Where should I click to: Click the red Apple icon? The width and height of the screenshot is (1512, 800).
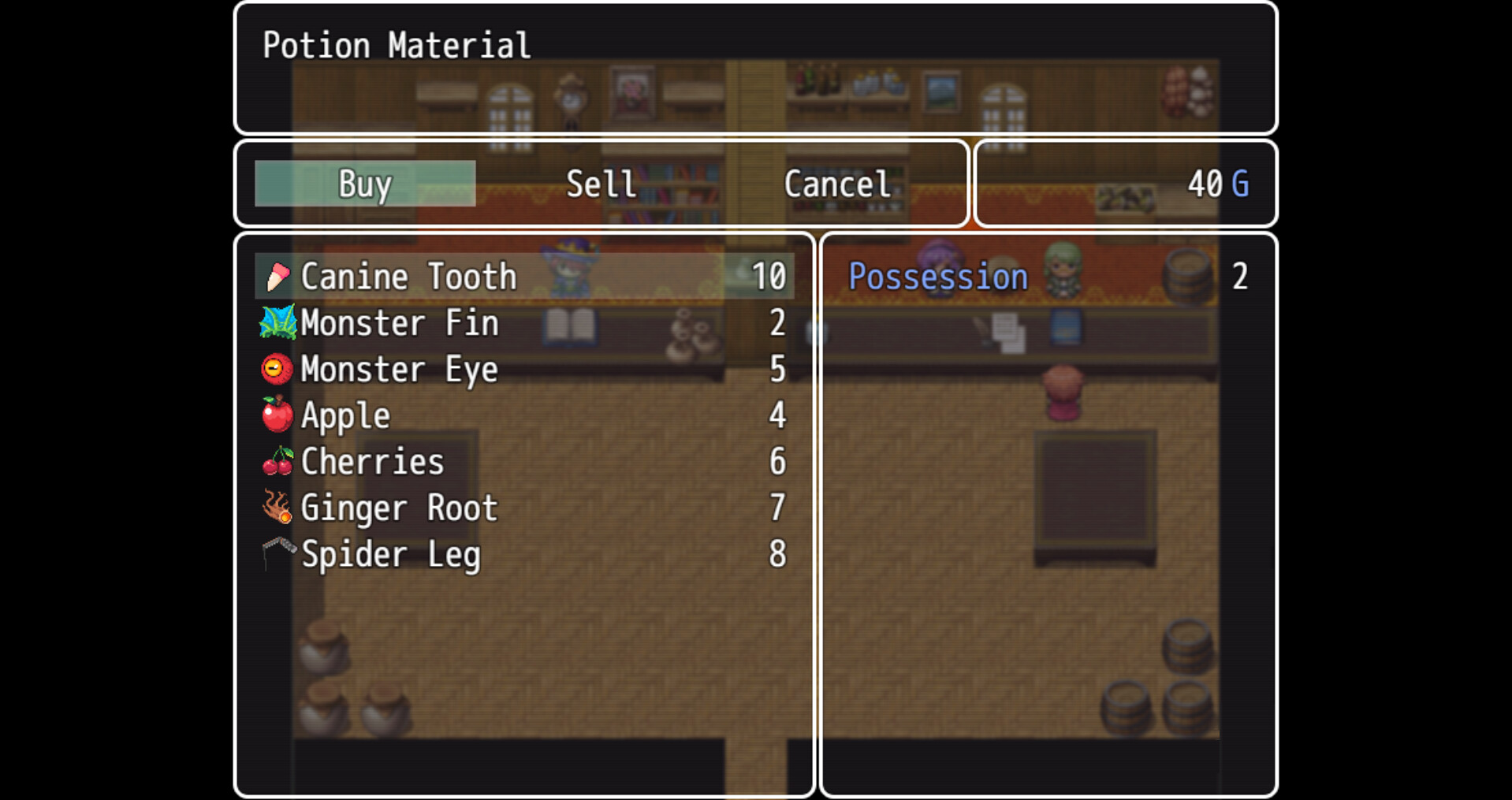276,415
